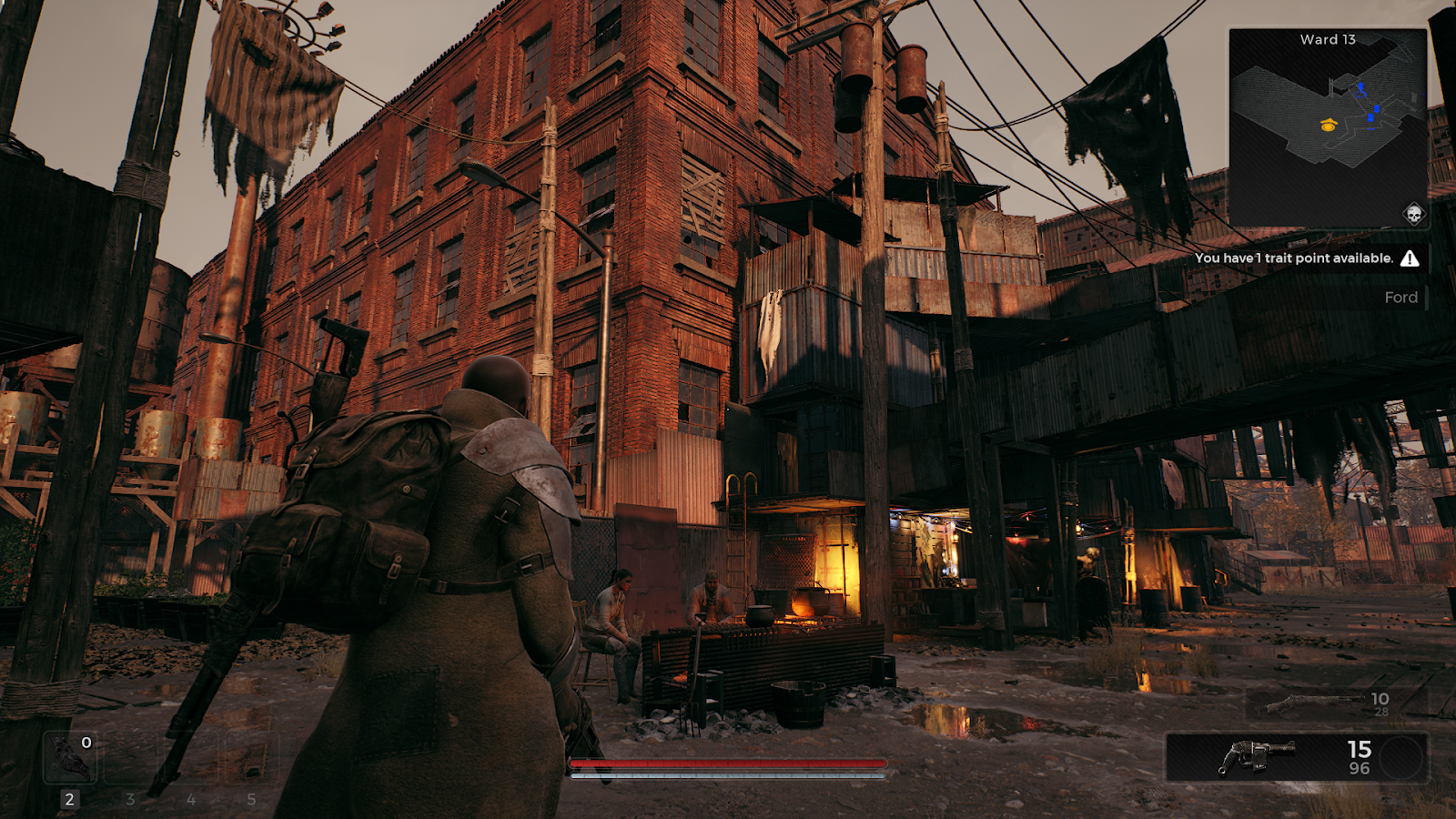Select the Dragon Heart quick slot
1456x819 pixels.
[x=70, y=757]
